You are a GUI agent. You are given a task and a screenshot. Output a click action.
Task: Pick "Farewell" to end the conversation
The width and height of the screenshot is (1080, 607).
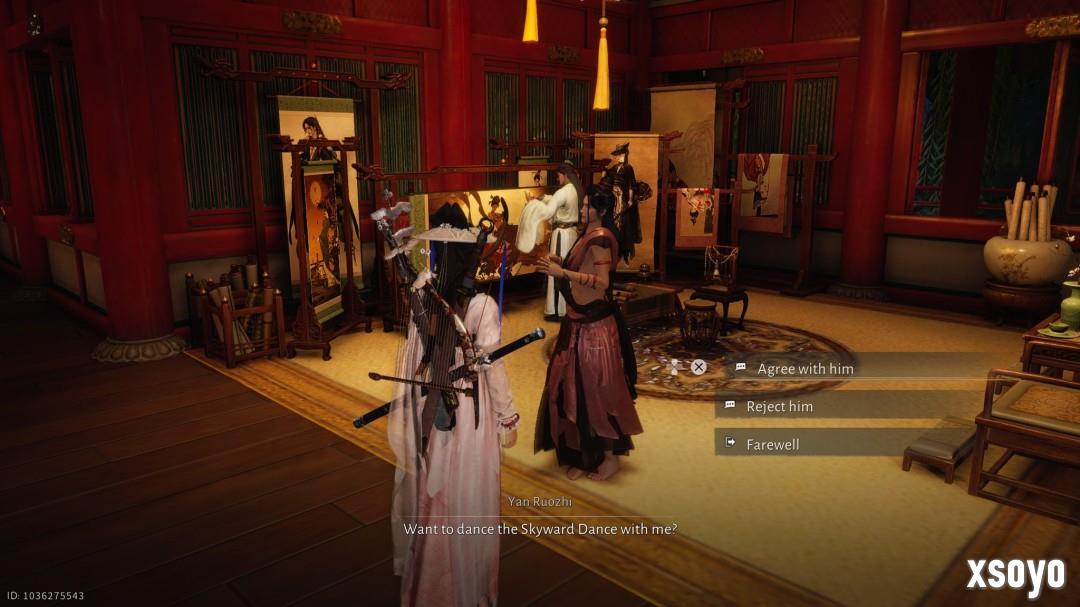[x=772, y=444]
